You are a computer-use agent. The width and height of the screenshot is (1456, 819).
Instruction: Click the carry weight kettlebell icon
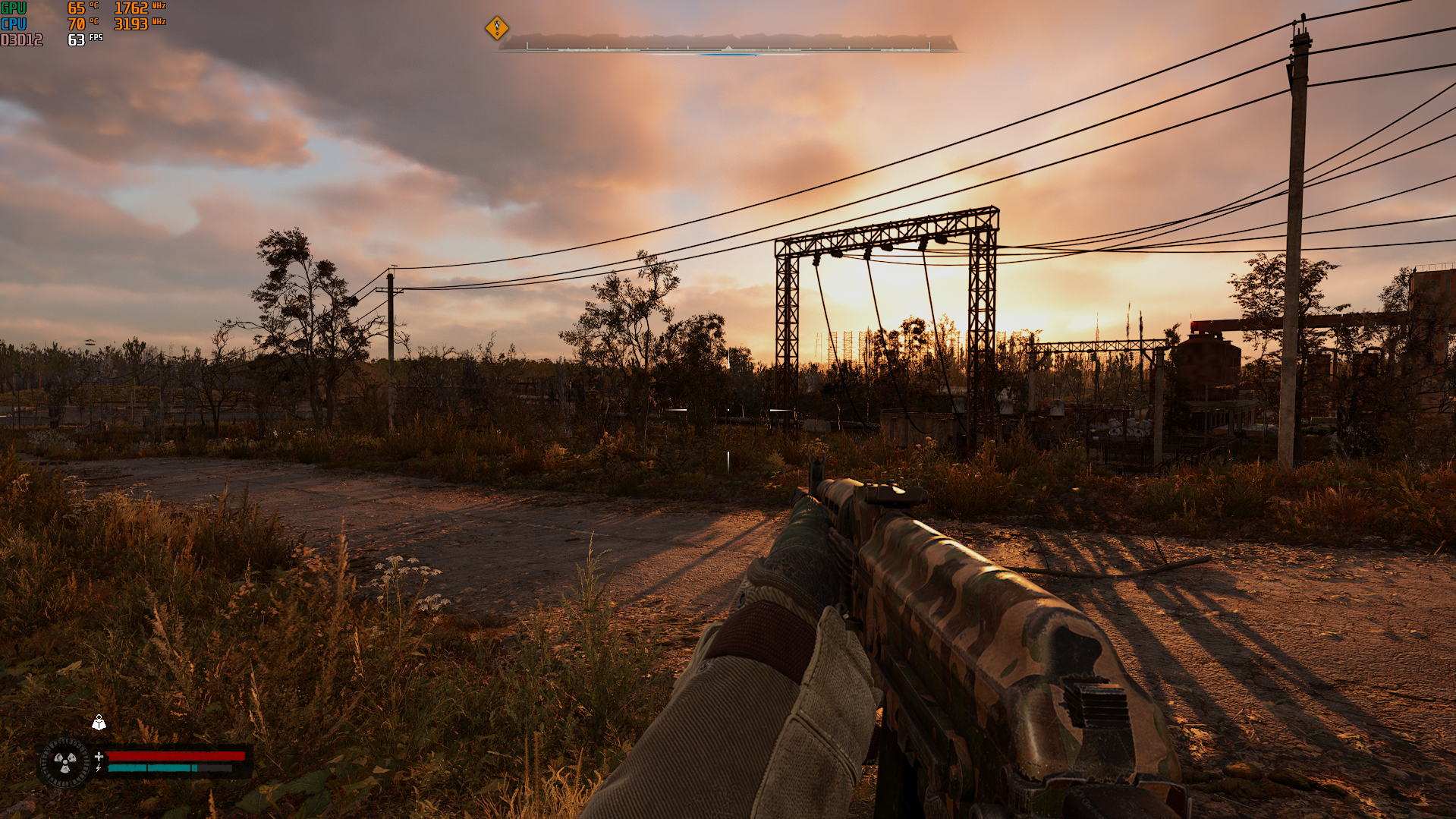(99, 723)
